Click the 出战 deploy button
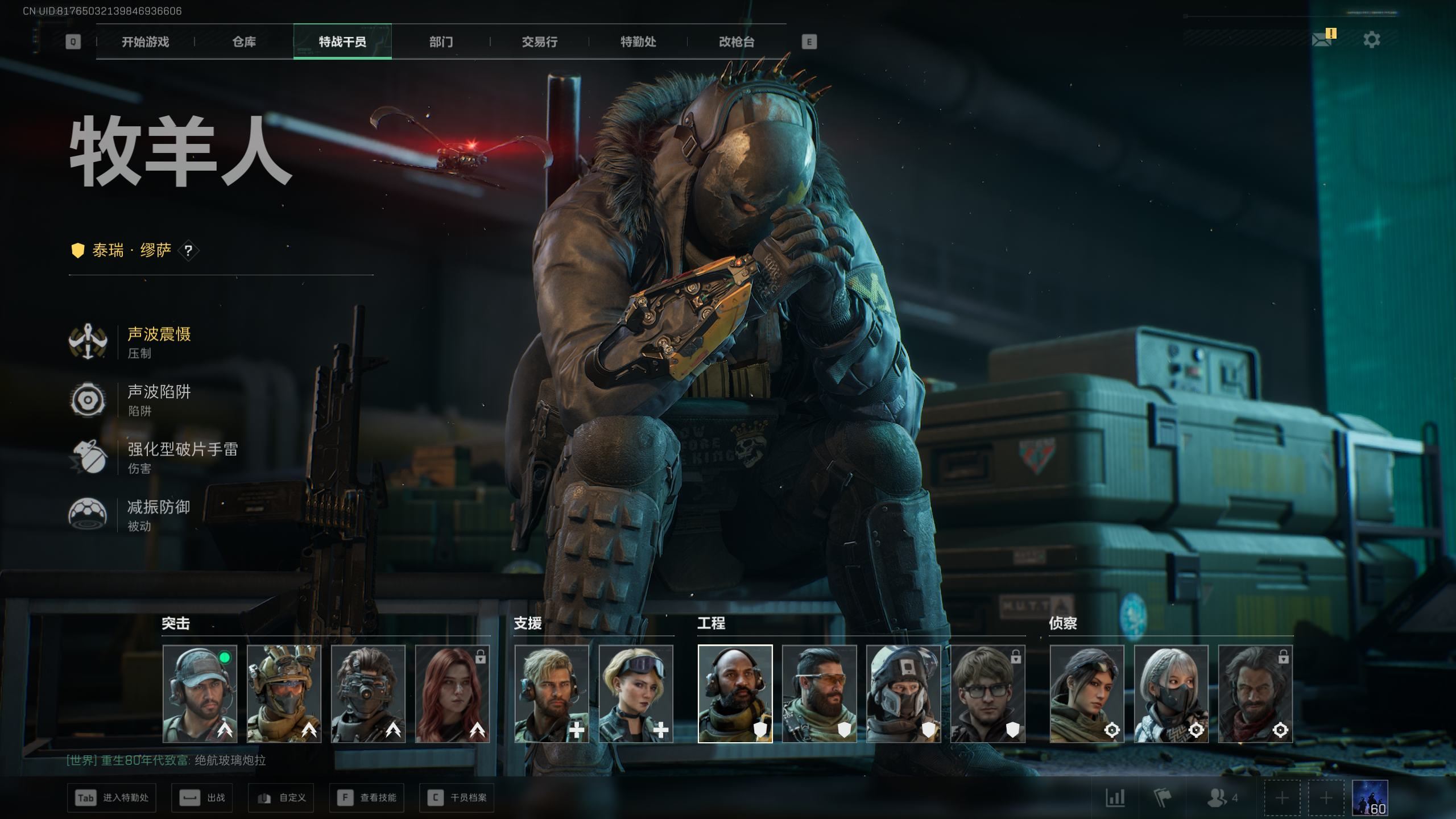1456x819 pixels. 202,797
